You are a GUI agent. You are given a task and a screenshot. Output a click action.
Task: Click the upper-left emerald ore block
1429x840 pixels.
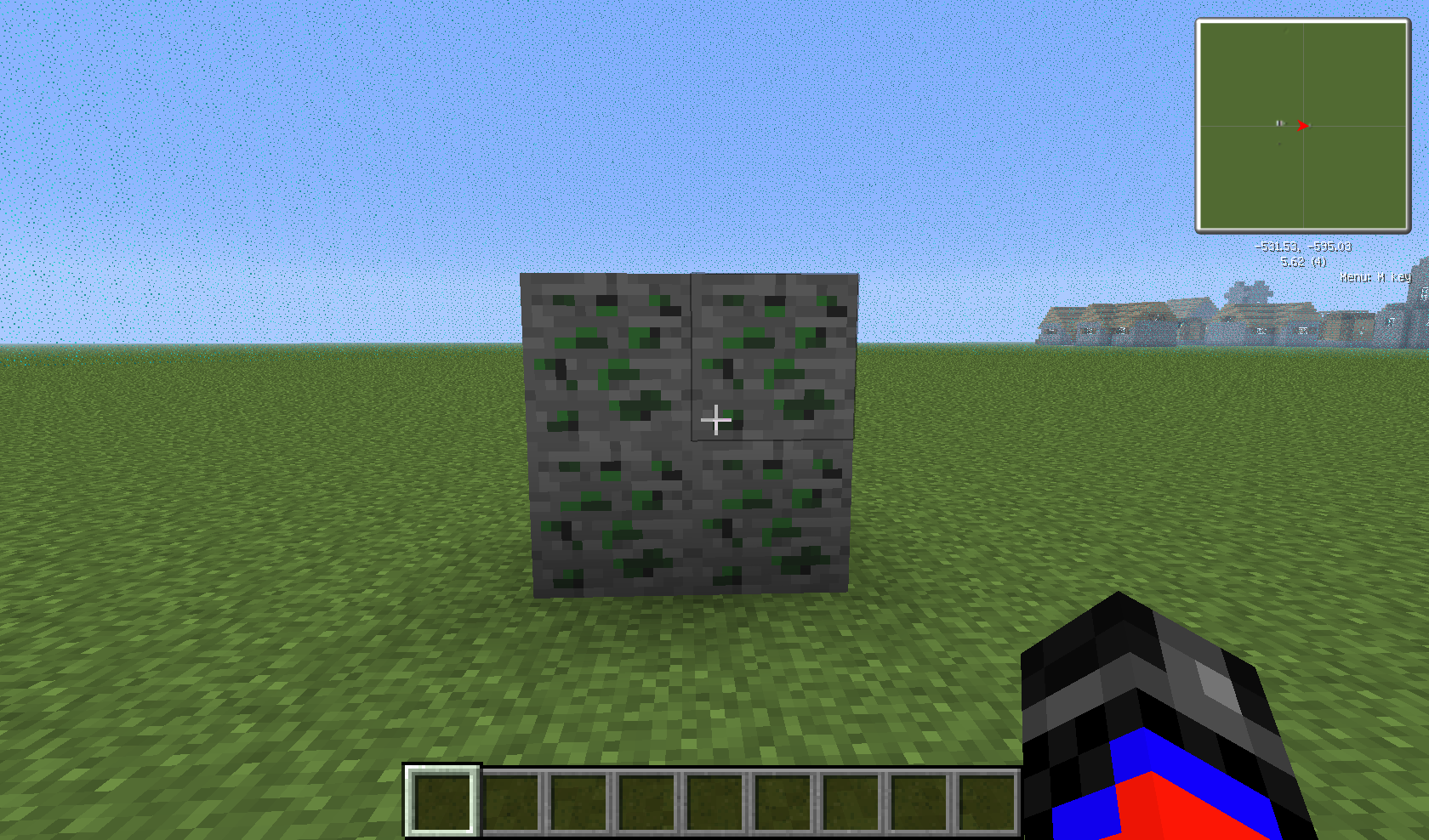point(608,357)
